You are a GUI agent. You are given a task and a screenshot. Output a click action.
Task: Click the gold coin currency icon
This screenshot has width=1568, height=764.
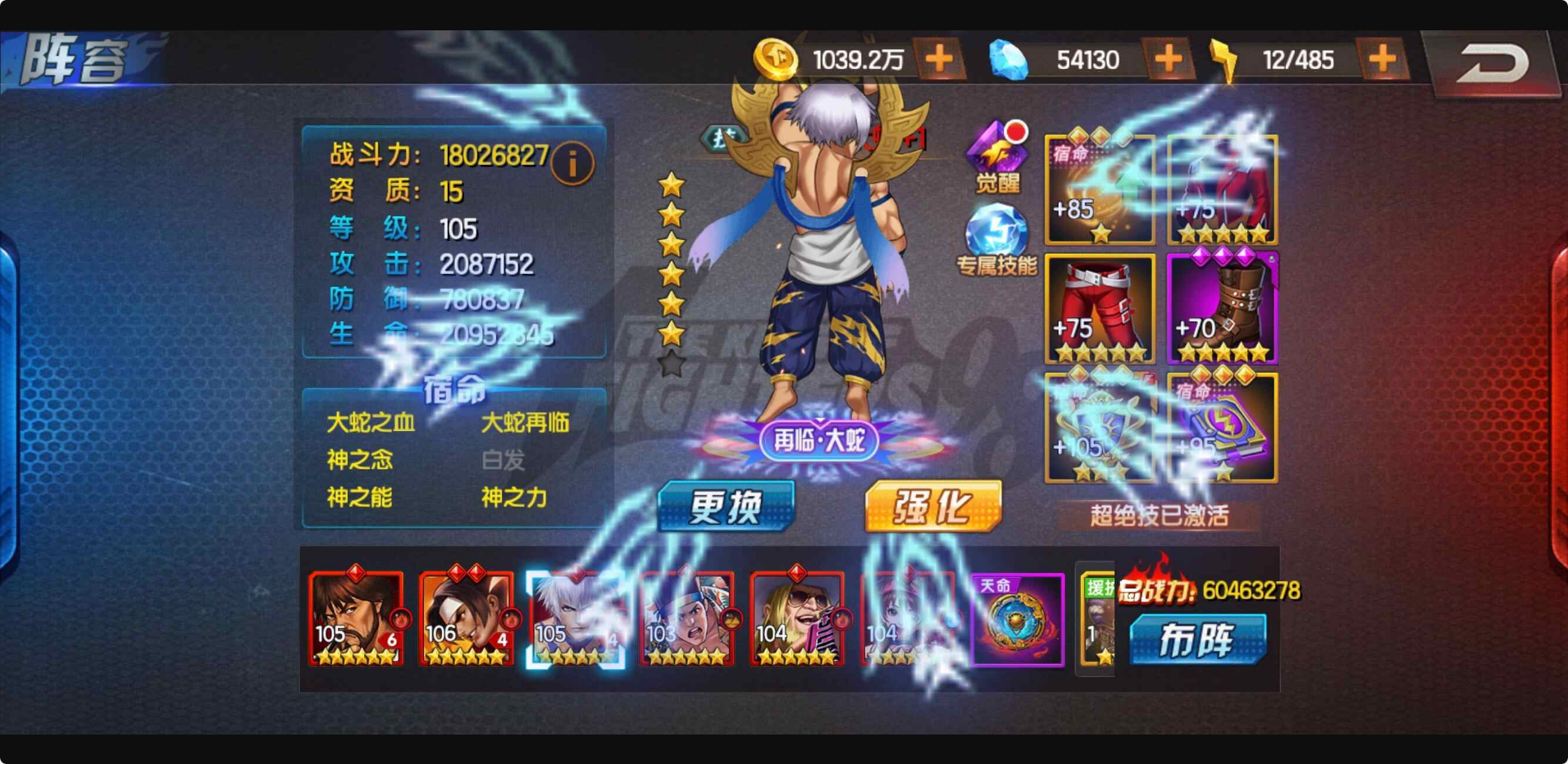tap(777, 58)
